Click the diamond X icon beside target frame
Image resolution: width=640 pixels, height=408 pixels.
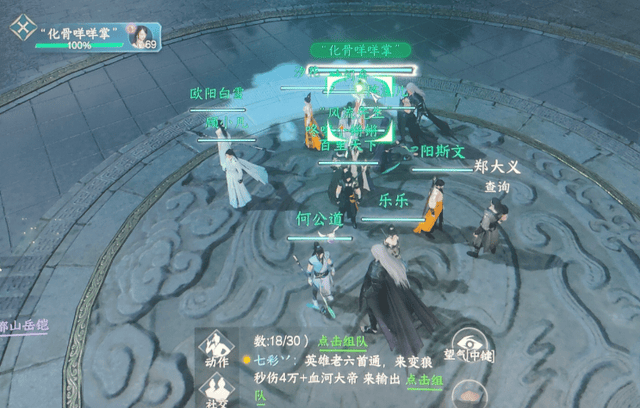point(21,29)
